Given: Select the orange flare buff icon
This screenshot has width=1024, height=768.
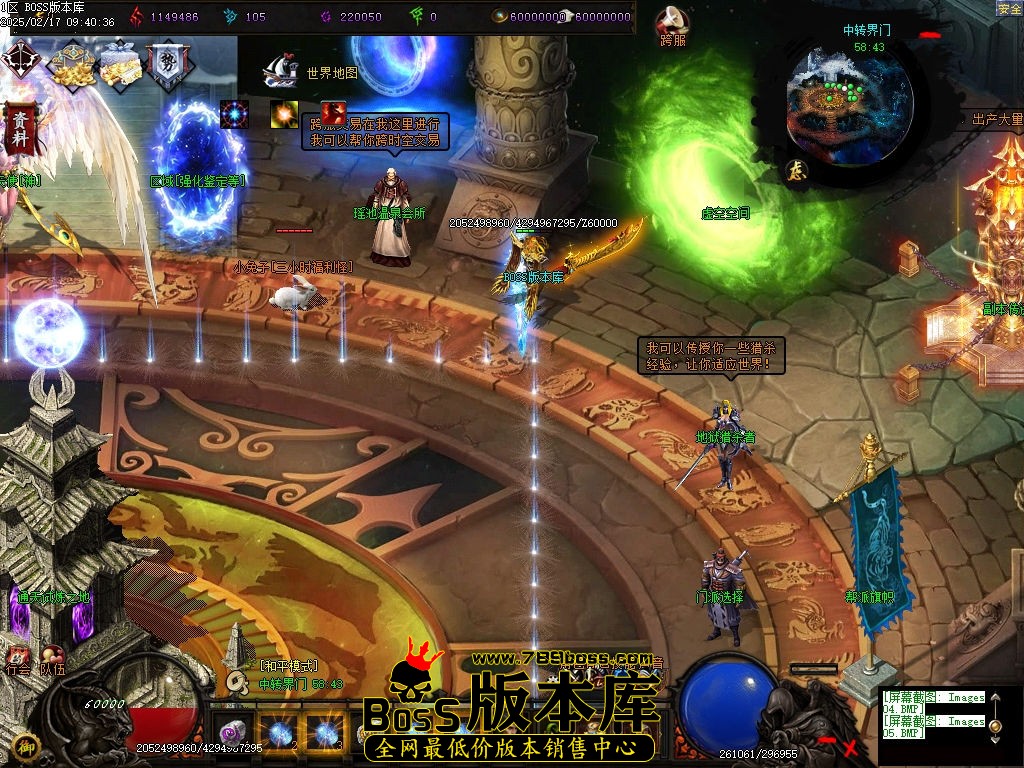Looking at the screenshot, I should (x=284, y=113).
